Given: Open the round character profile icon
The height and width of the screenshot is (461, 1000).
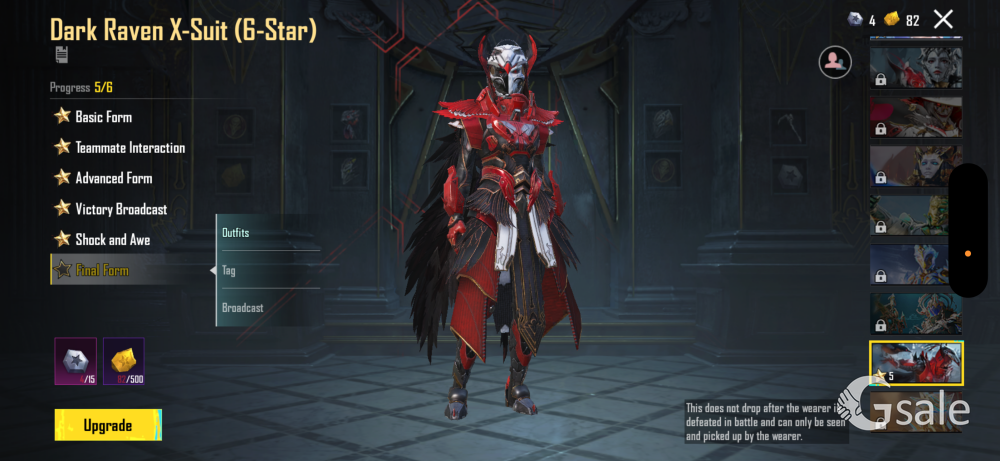Looking at the screenshot, I should (834, 62).
